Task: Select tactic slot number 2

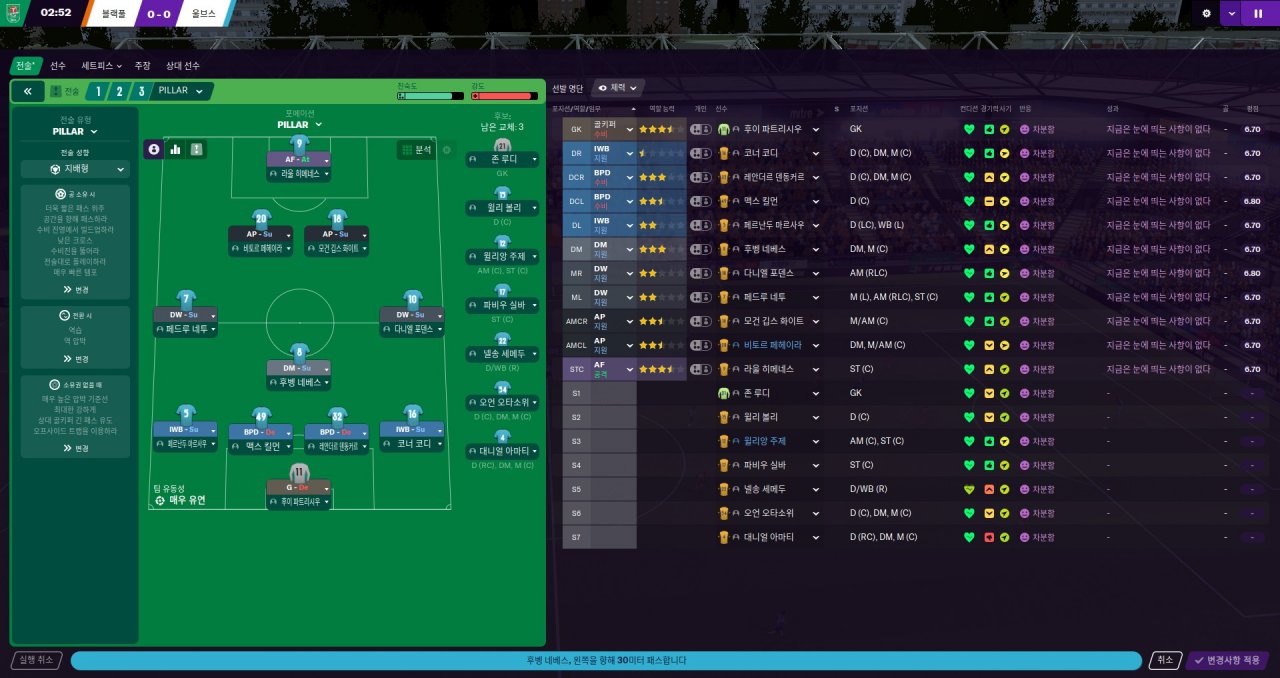Action: click(119, 91)
